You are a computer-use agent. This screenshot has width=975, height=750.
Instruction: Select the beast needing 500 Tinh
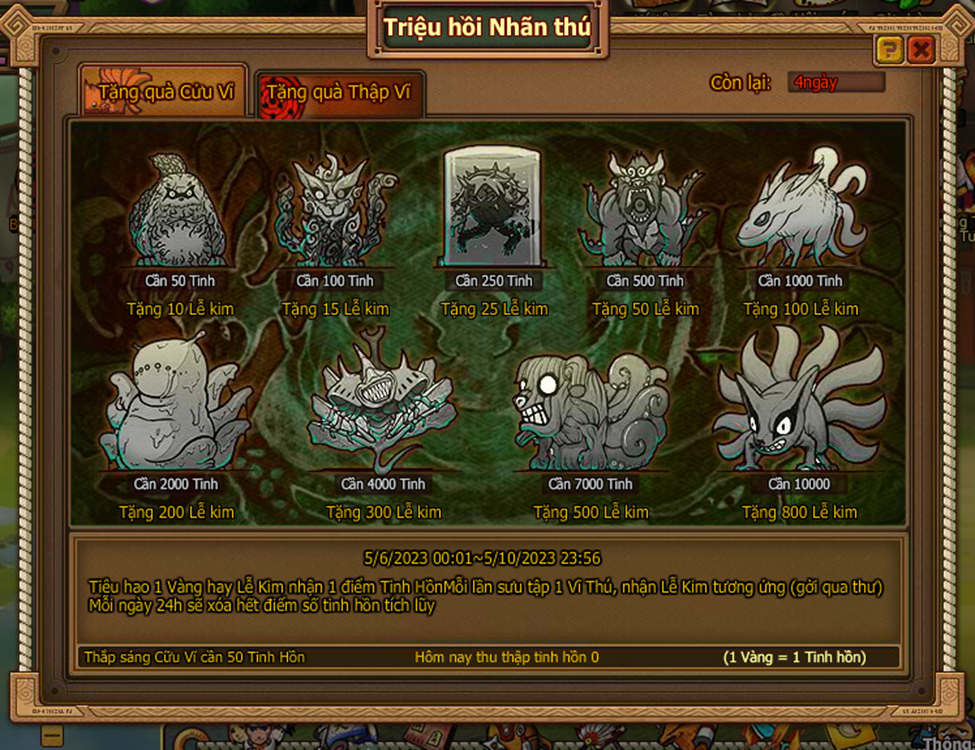pyautogui.click(x=645, y=212)
